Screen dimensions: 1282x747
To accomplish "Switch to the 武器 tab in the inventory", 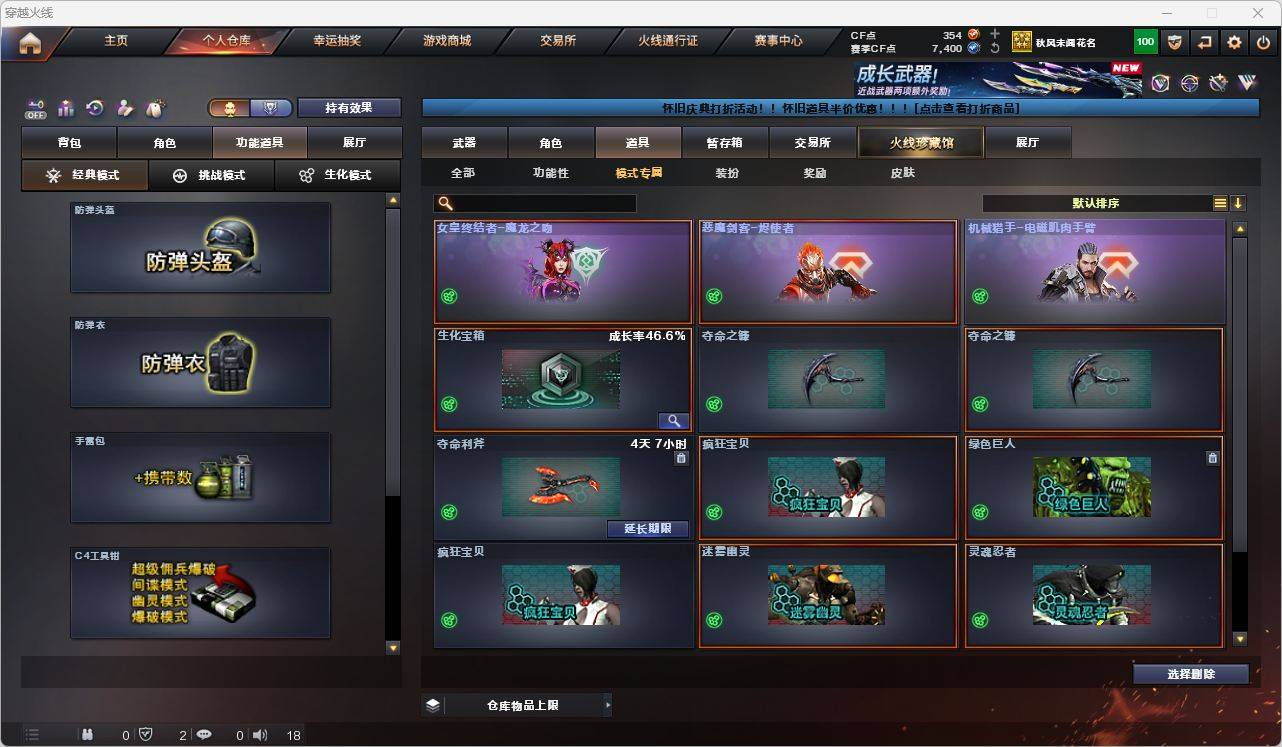I will 463,142.
